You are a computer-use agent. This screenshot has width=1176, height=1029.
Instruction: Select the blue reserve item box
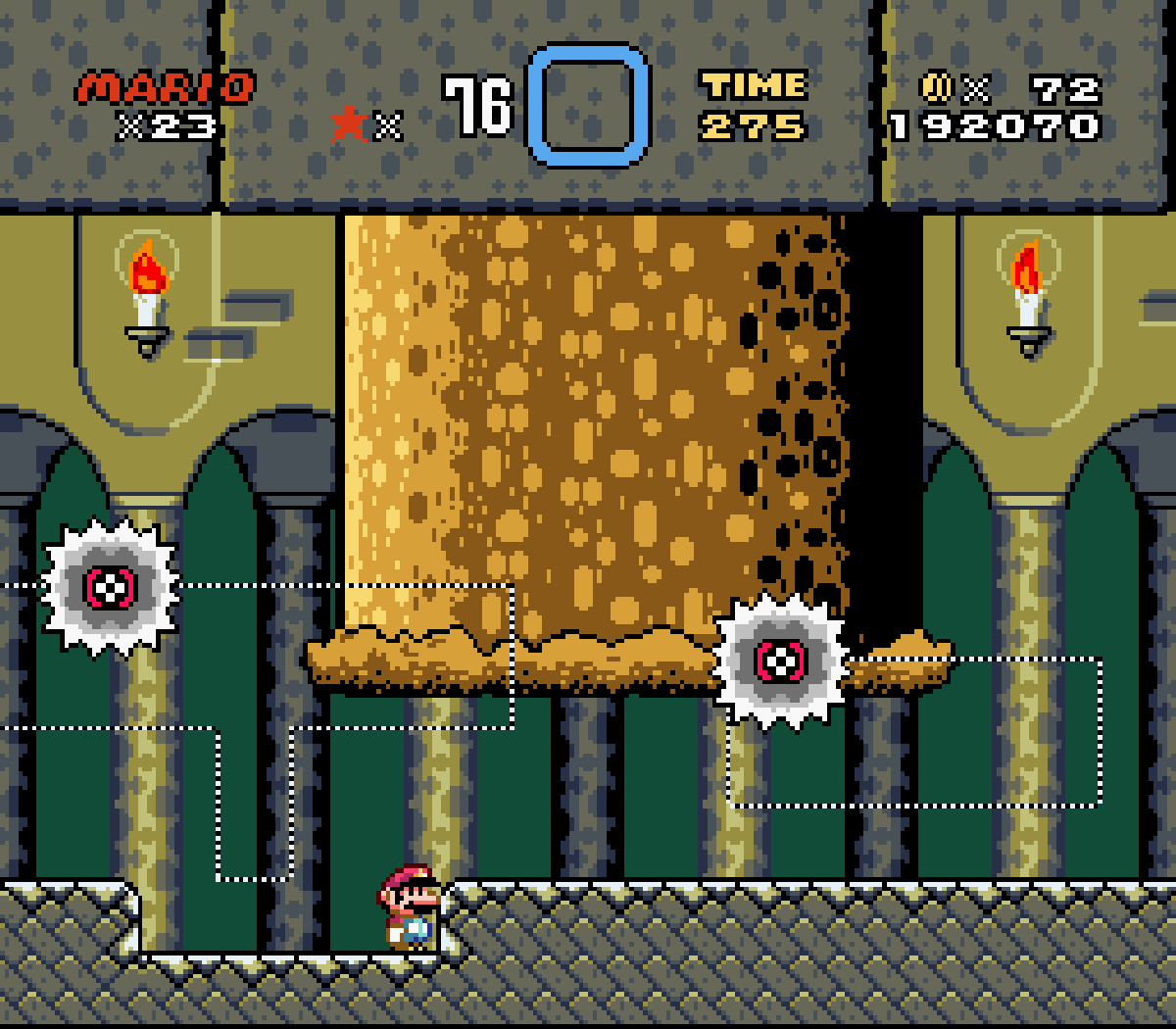click(588, 105)
